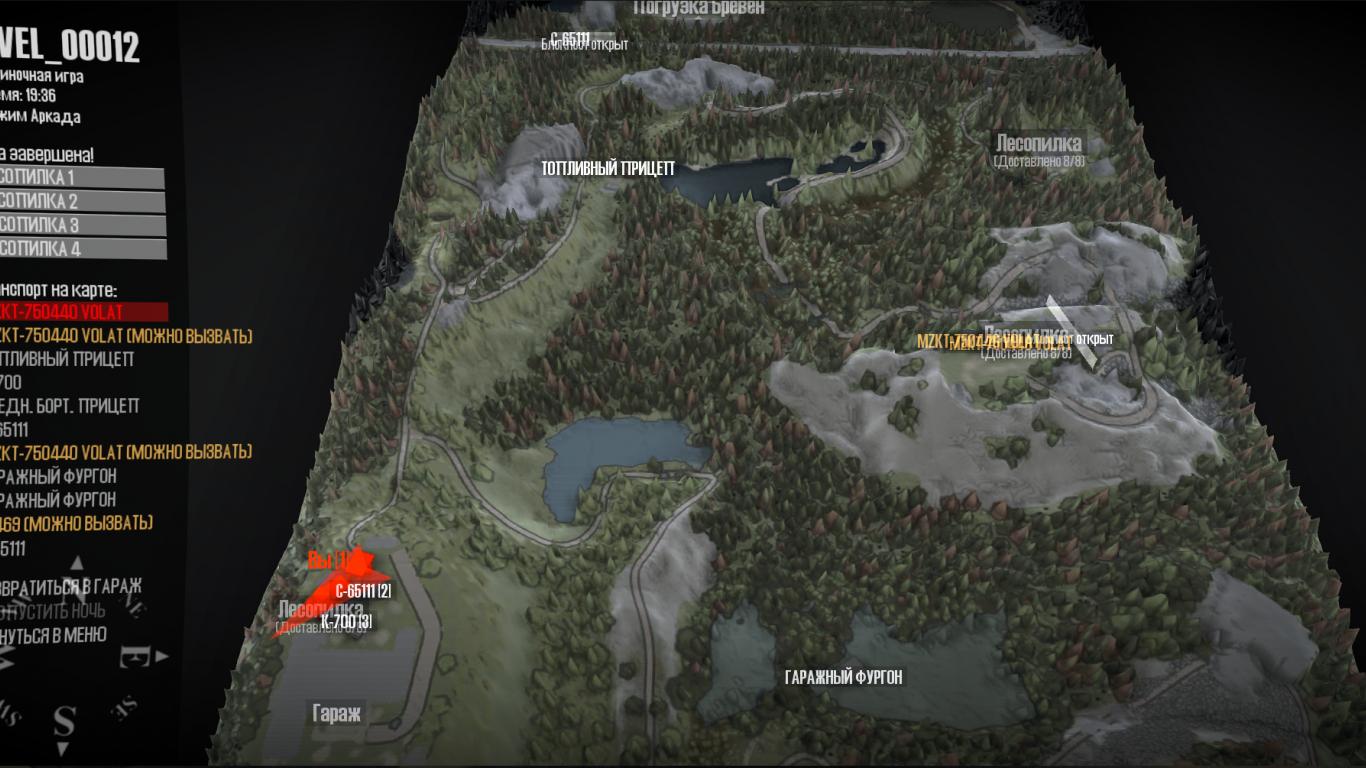
Task: Select the K-700 (3) map marker
Action: 347,622
